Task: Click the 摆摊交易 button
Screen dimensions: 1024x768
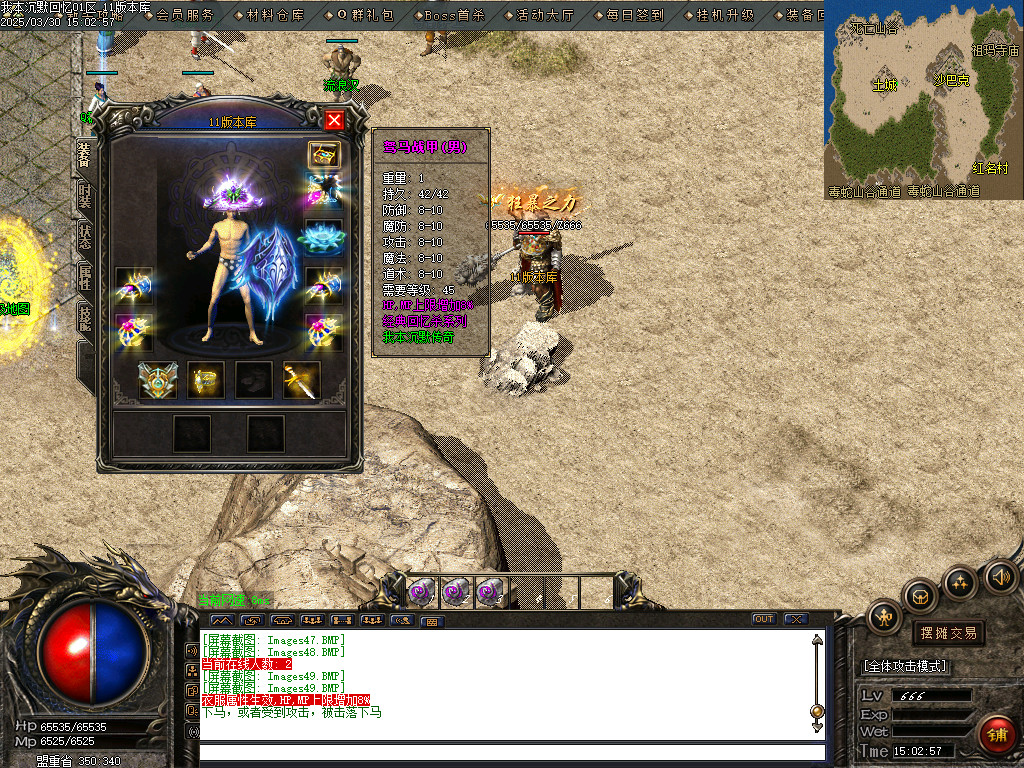Action: pyautogui.click(x=947, y=633)
